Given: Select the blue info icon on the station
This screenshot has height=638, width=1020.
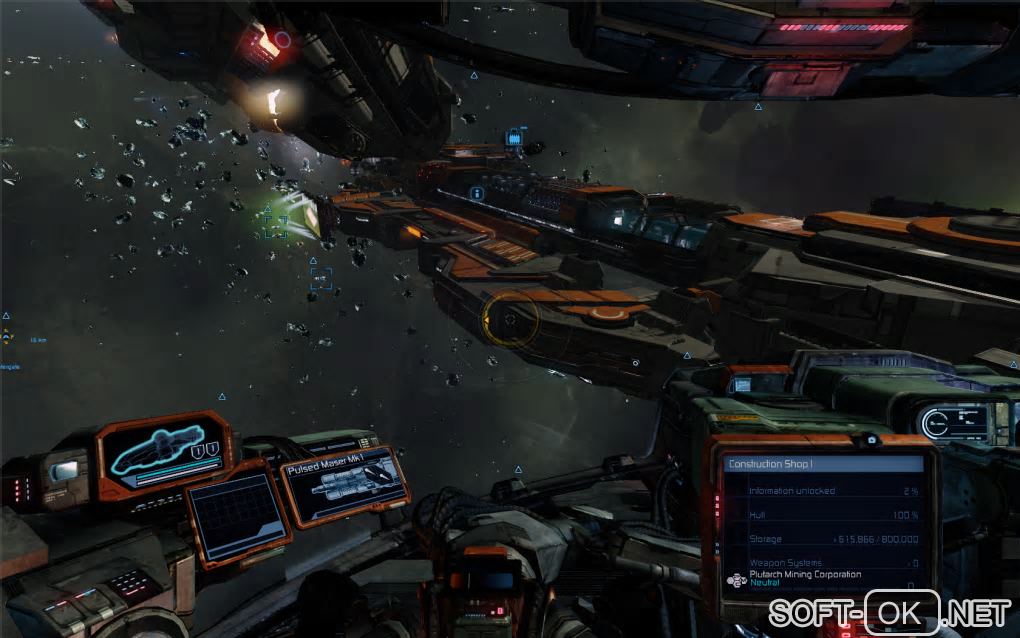Looking at the screenshot, I should pyautogui.click(x=478, y=192).
